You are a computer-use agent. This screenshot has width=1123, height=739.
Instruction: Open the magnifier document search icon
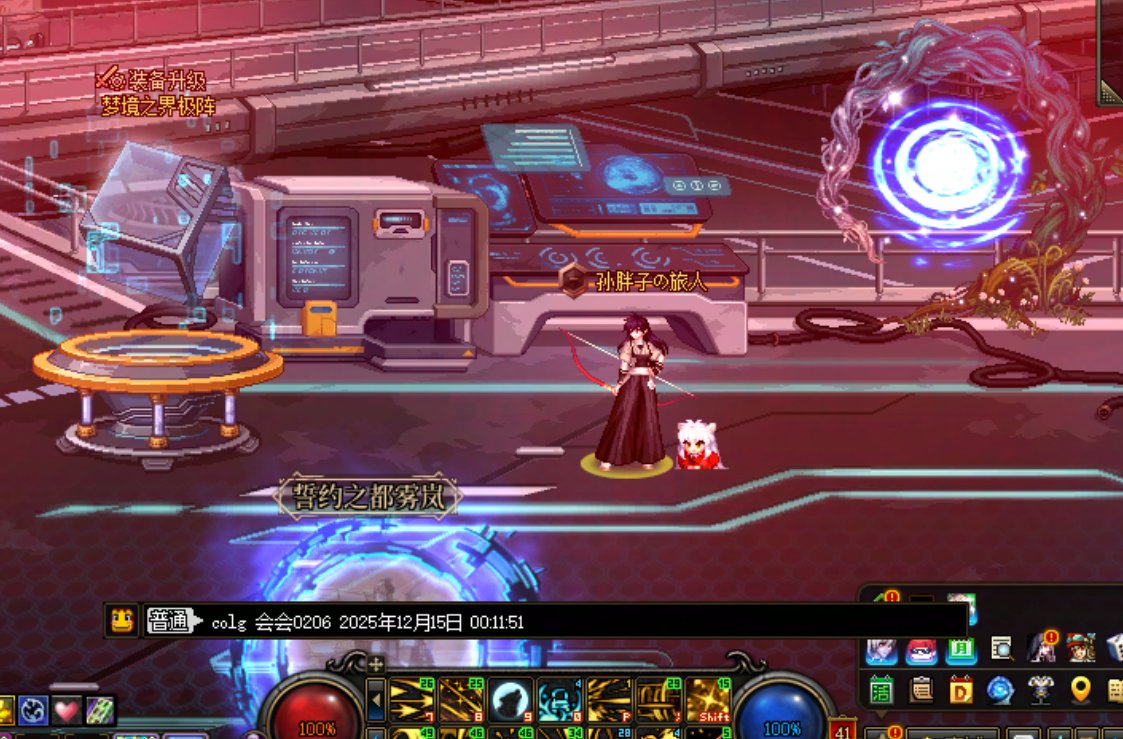(x=1001, y=649)
